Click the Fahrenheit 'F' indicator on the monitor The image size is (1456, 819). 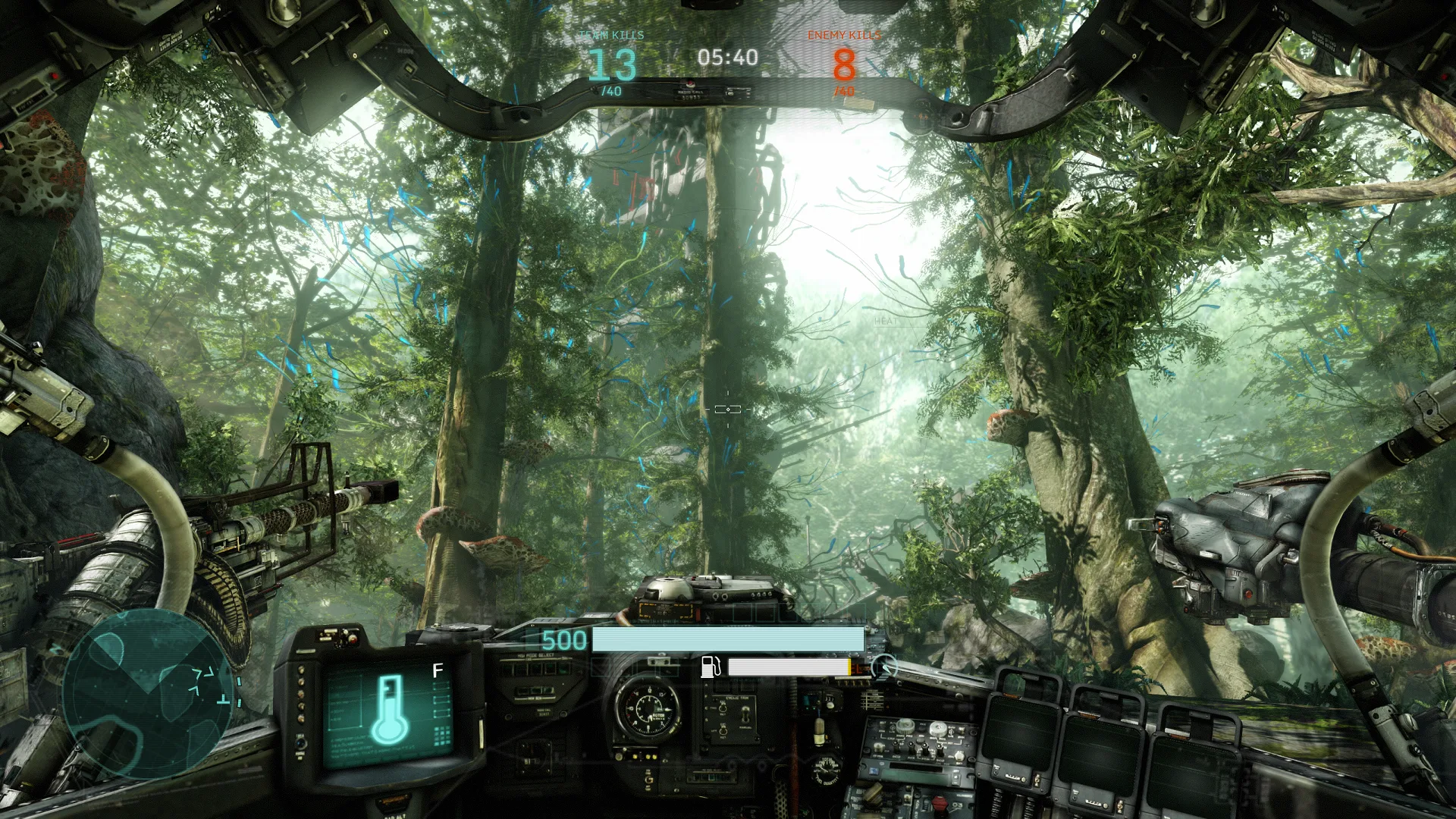(436, 671)
